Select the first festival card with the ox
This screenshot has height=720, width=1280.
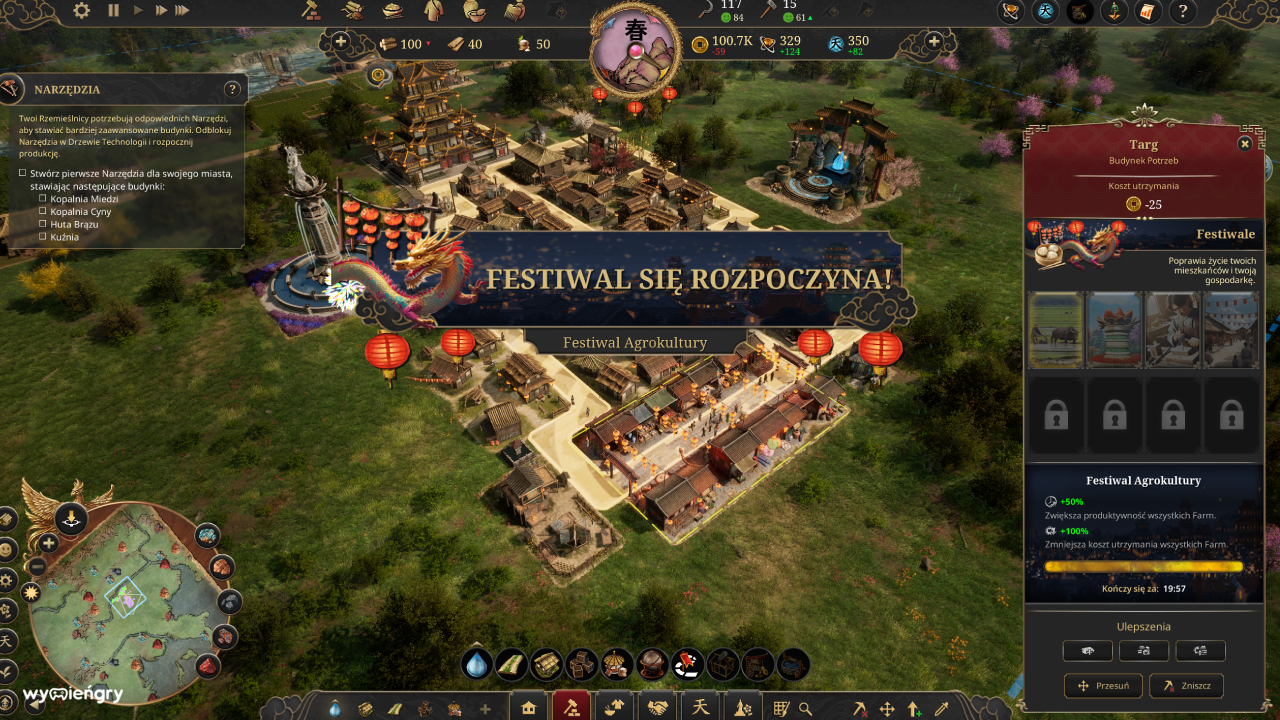click(x=1056, y=330)
